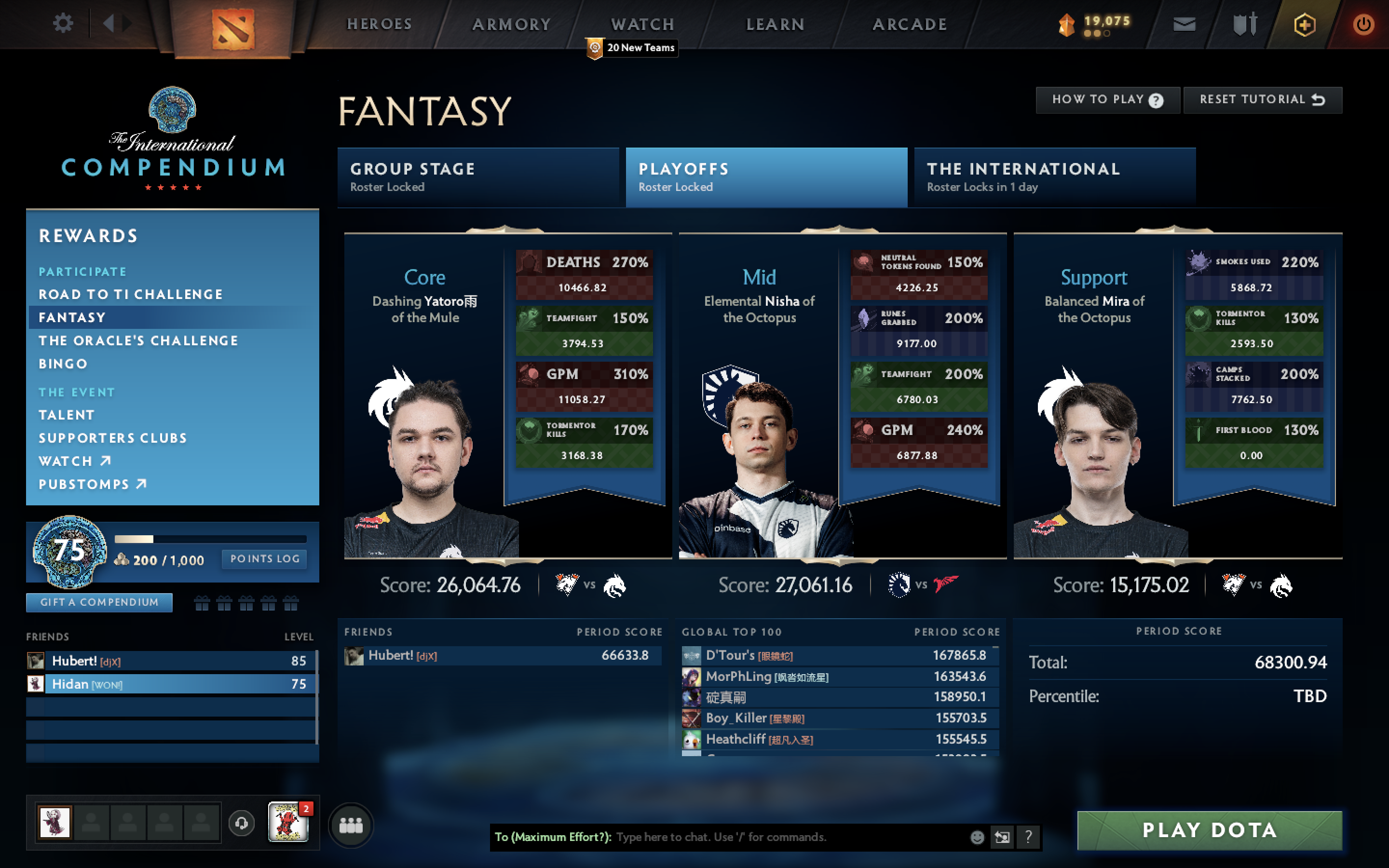Click the 200/1,000 points progress bar
Screen dimensions: 1389x868
point(210,539)
